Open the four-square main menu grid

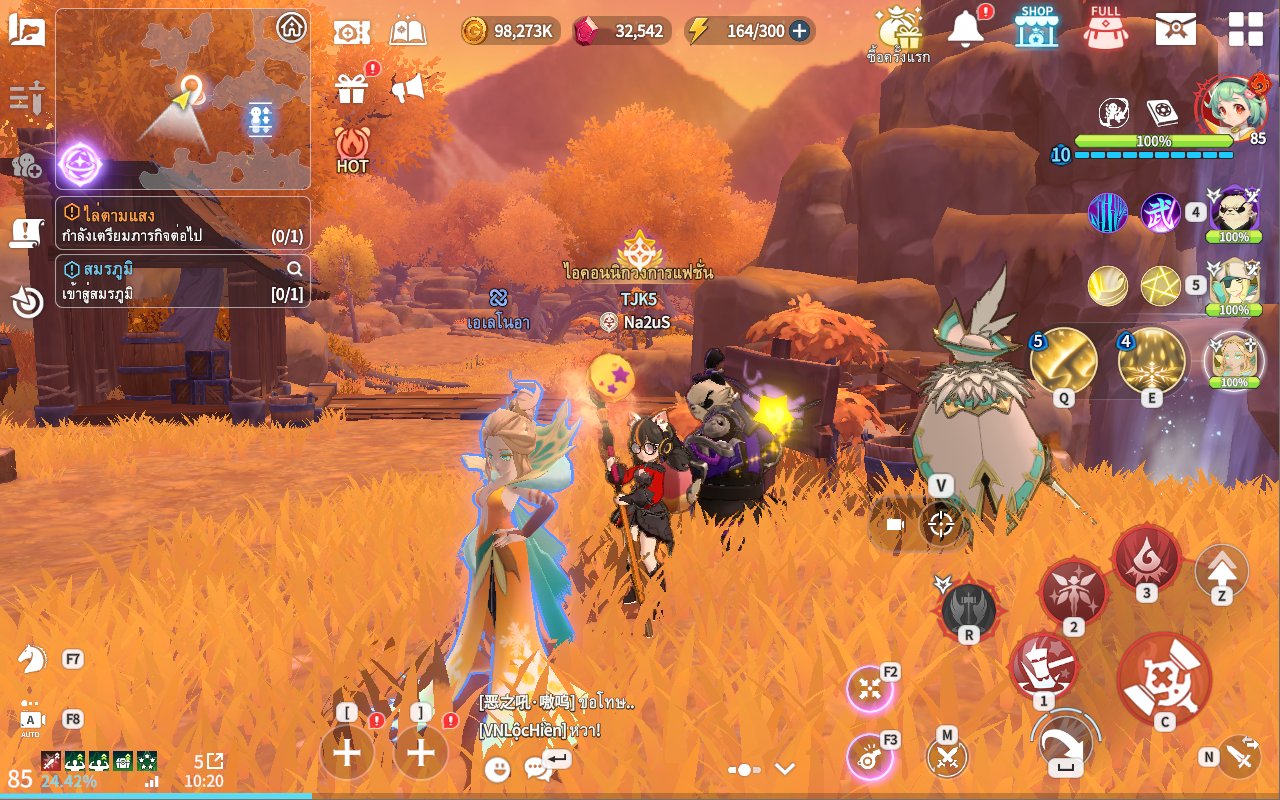click(x=1245, y=28)
